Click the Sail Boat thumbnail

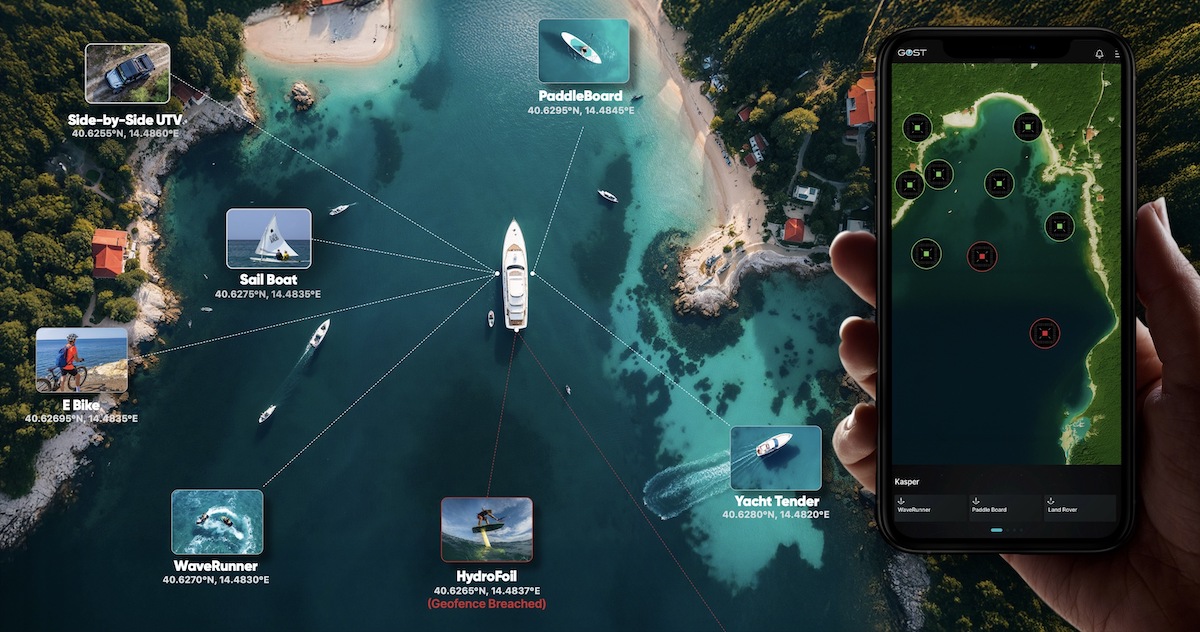268,238
